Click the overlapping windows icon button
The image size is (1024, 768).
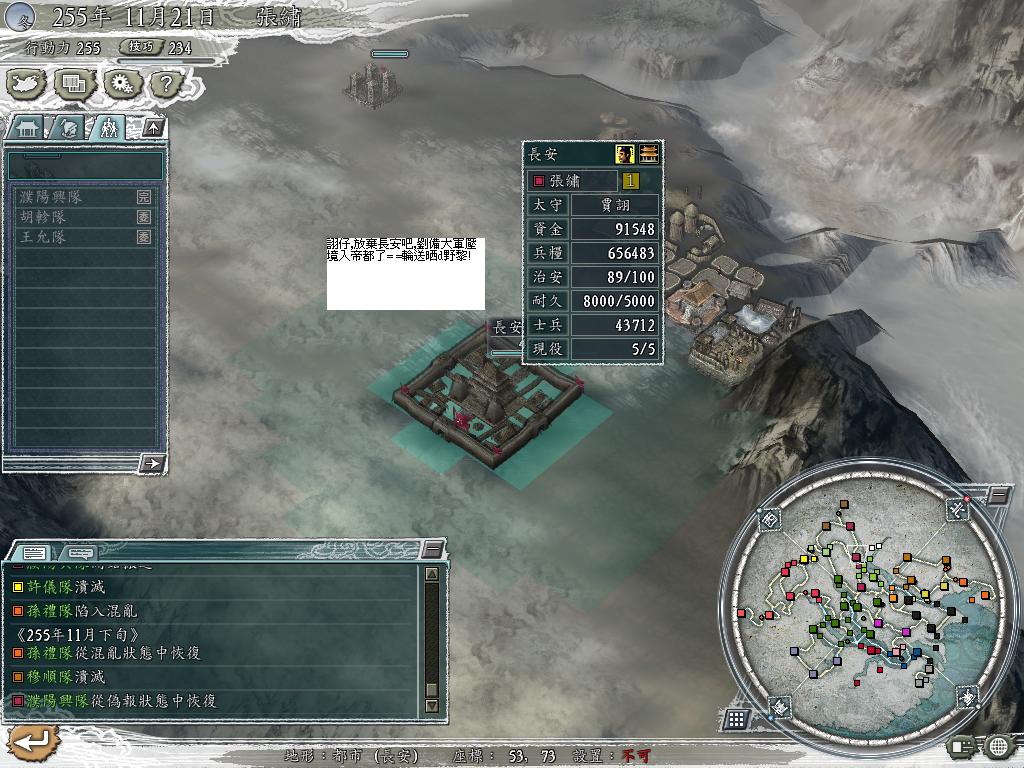(x=74, y=85)
